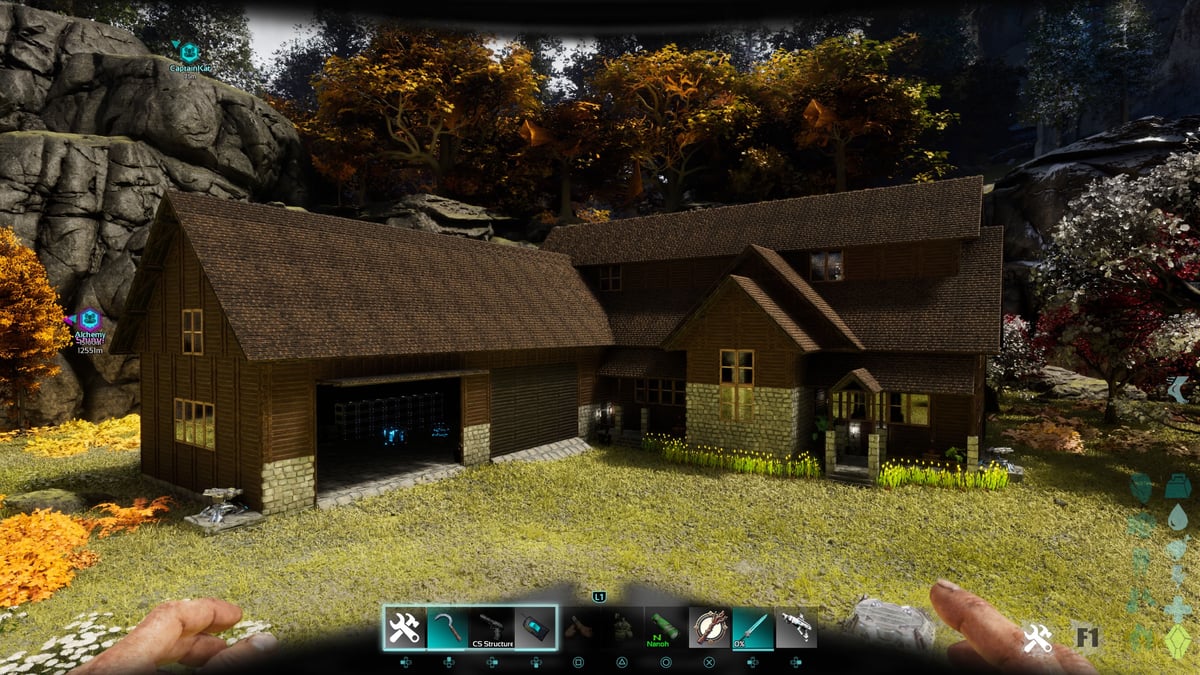Viewport: 1200px width, 675px height.
Task: Select the CS Structure gun slot
Action: 492,628
